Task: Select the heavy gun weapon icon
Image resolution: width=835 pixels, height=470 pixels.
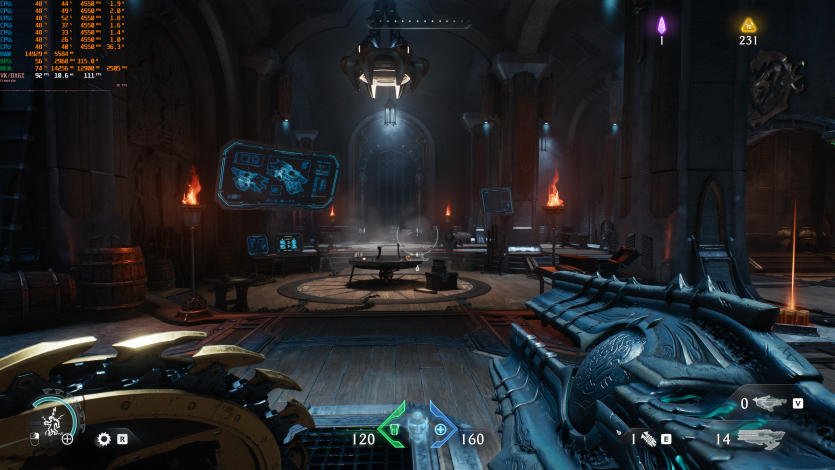Action: point(760,437)
